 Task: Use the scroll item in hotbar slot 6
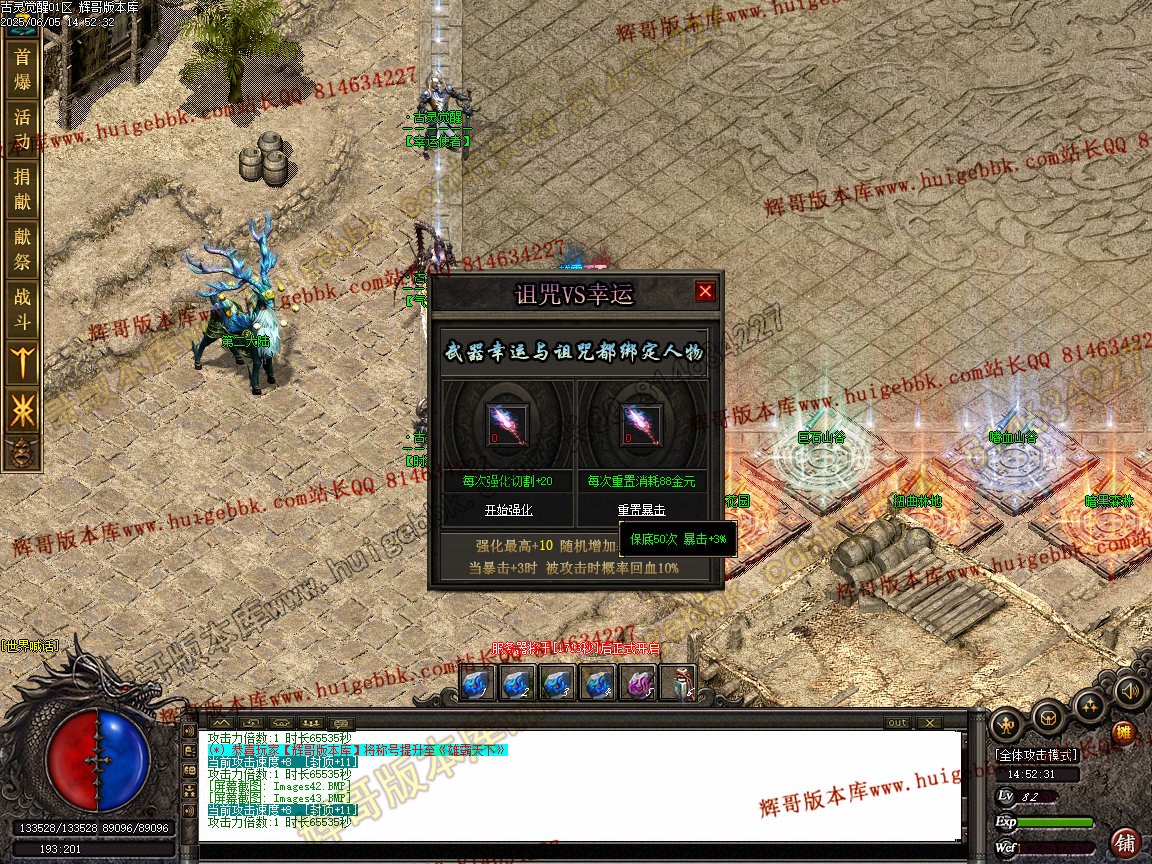pyautogui.click(x=678, y=684)
